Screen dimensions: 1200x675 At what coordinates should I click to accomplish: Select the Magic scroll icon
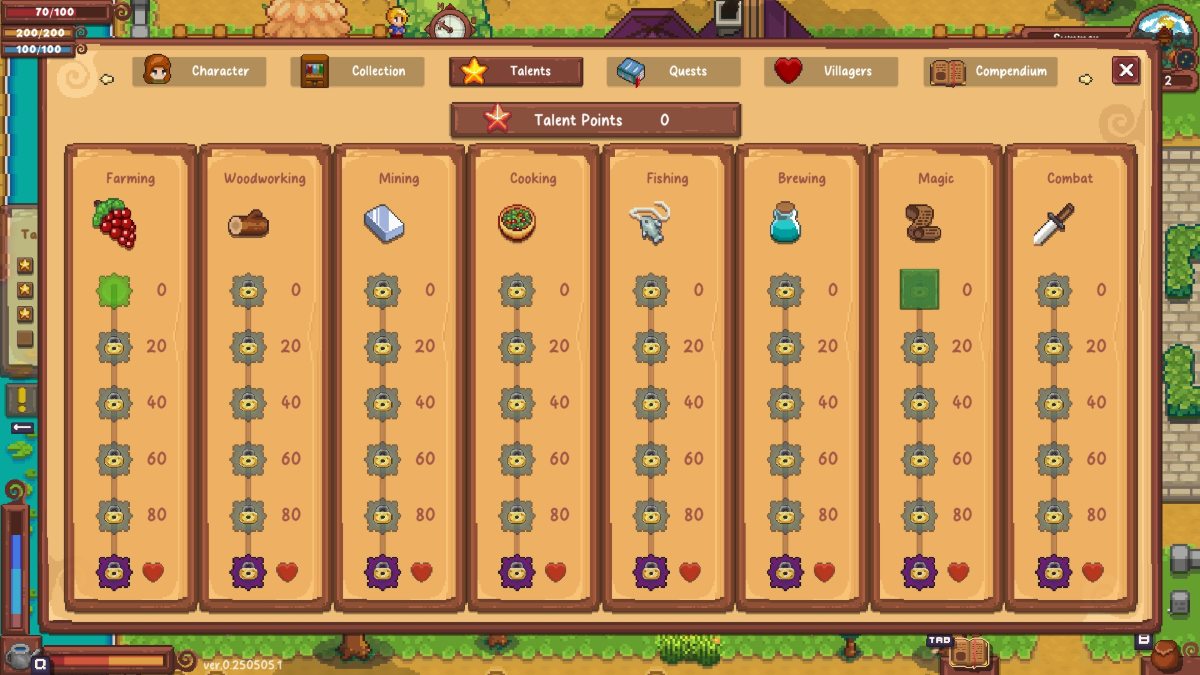[x=919, y=223]
